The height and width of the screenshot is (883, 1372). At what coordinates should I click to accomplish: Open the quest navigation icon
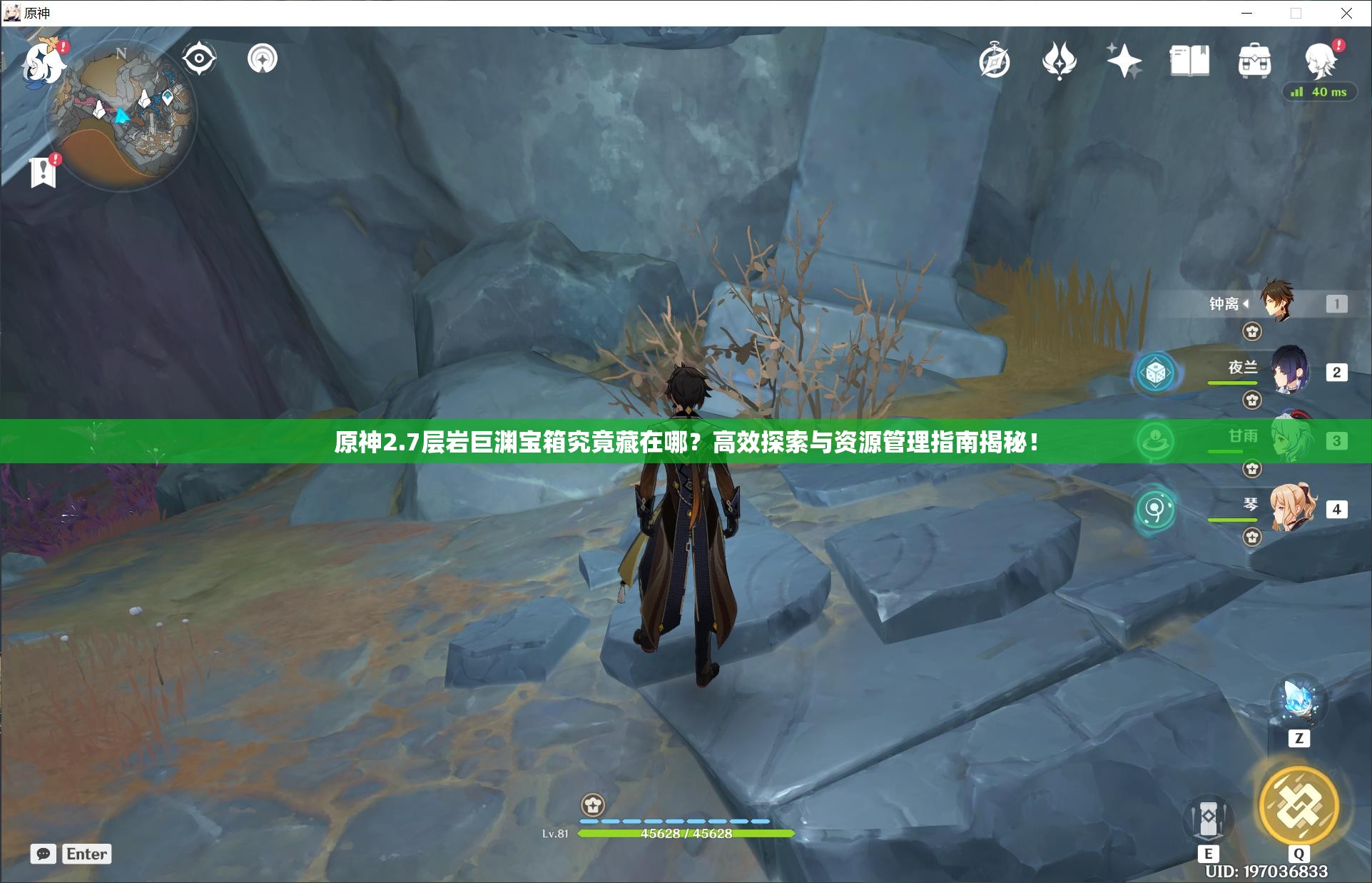[x=263, y=59]
